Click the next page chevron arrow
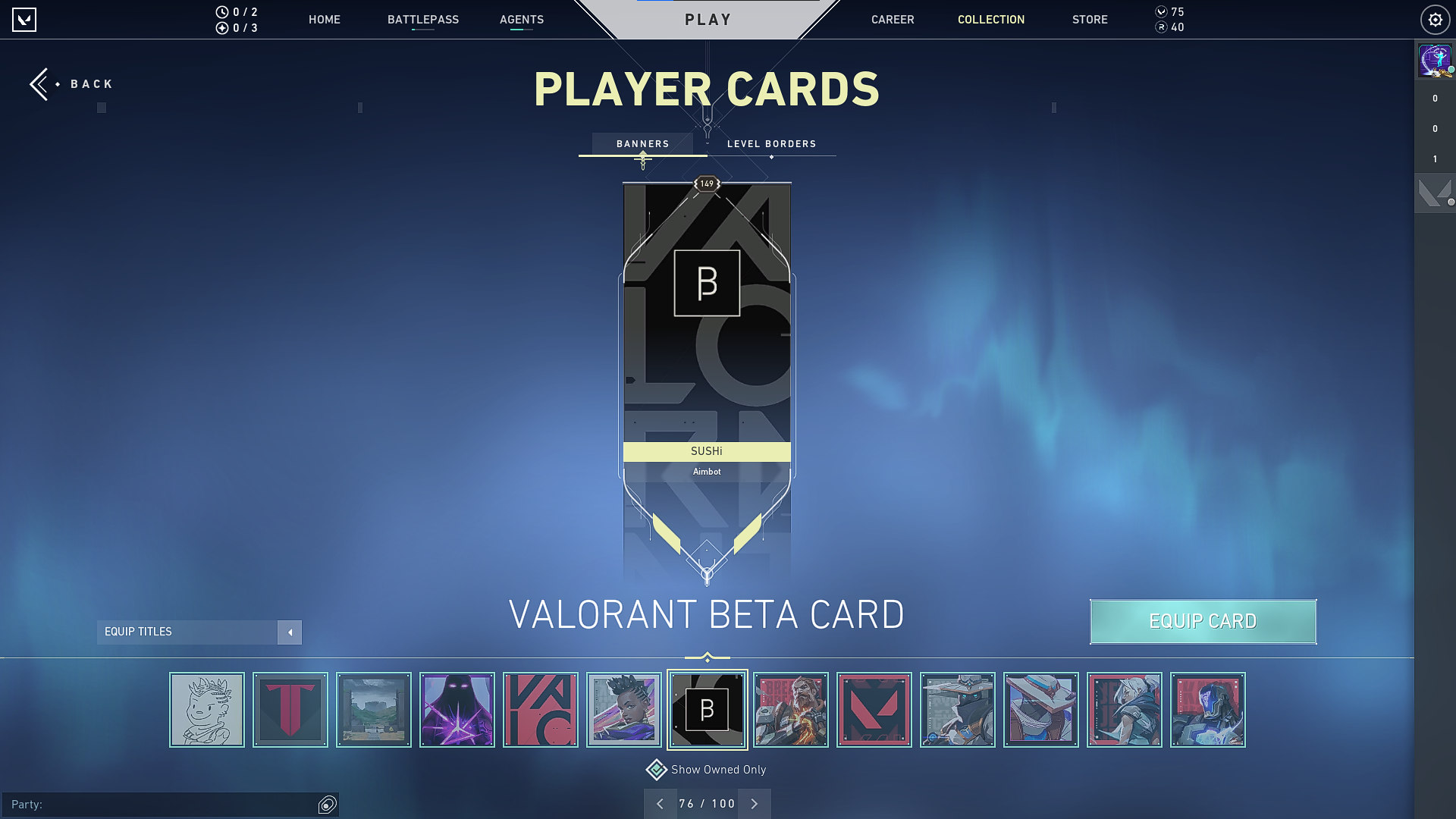This screenshot has height=819, width=1456. tap(754, 803)
